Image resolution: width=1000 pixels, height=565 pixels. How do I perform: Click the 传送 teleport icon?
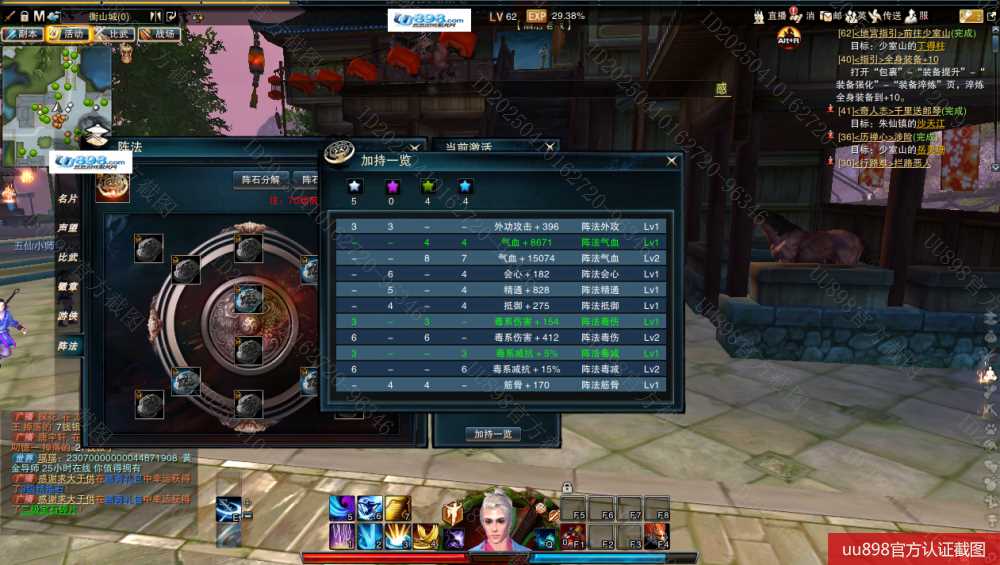click(x=886, y=16)
